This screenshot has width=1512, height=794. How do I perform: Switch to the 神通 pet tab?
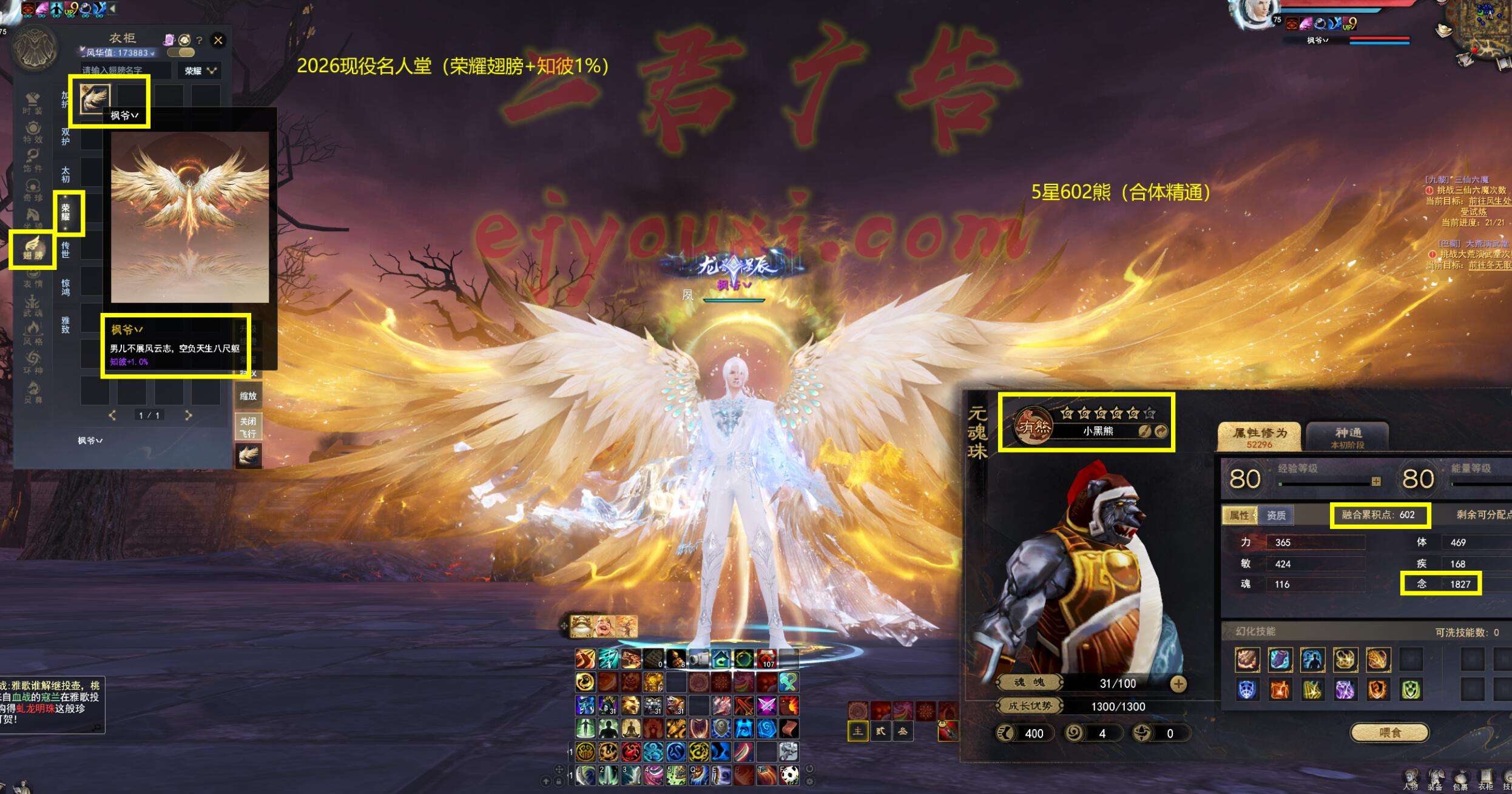1348,437
